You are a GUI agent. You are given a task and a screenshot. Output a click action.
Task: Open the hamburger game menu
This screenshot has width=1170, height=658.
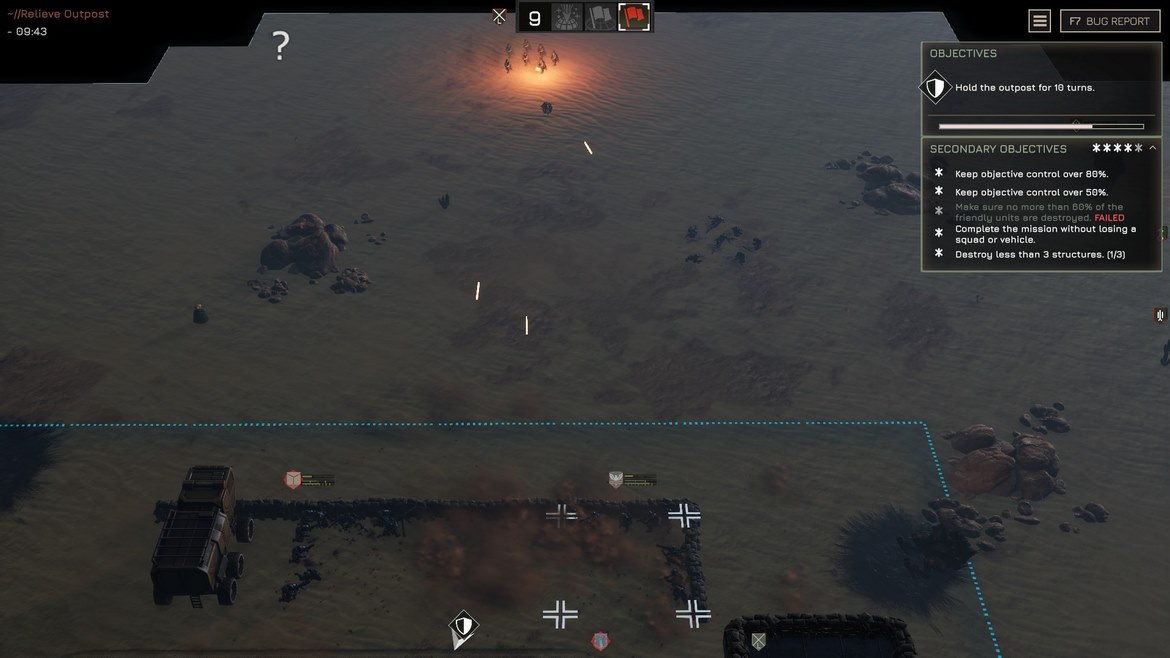click(1040, 21)
